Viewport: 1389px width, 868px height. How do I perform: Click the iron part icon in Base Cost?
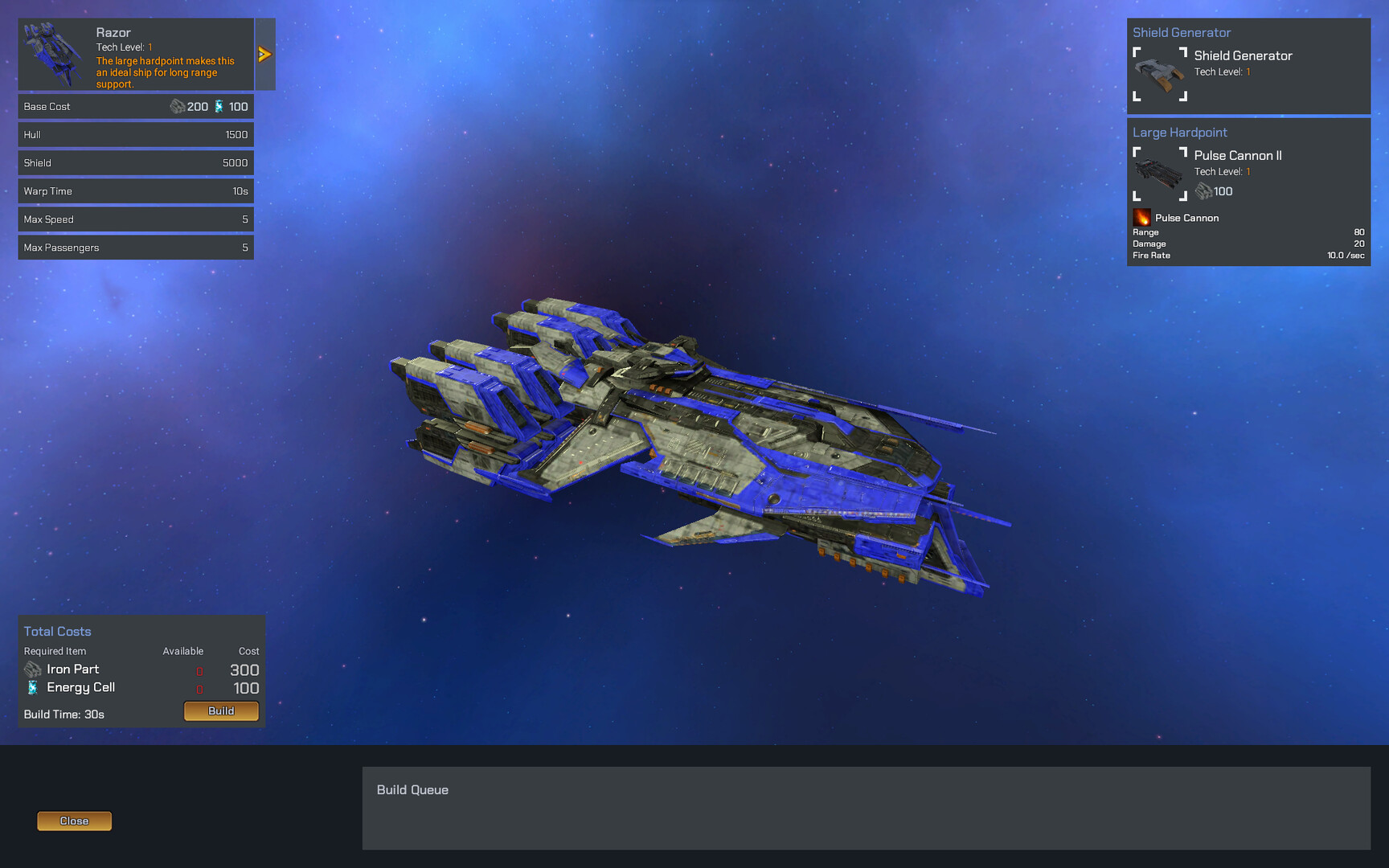[x=178, y=105]
